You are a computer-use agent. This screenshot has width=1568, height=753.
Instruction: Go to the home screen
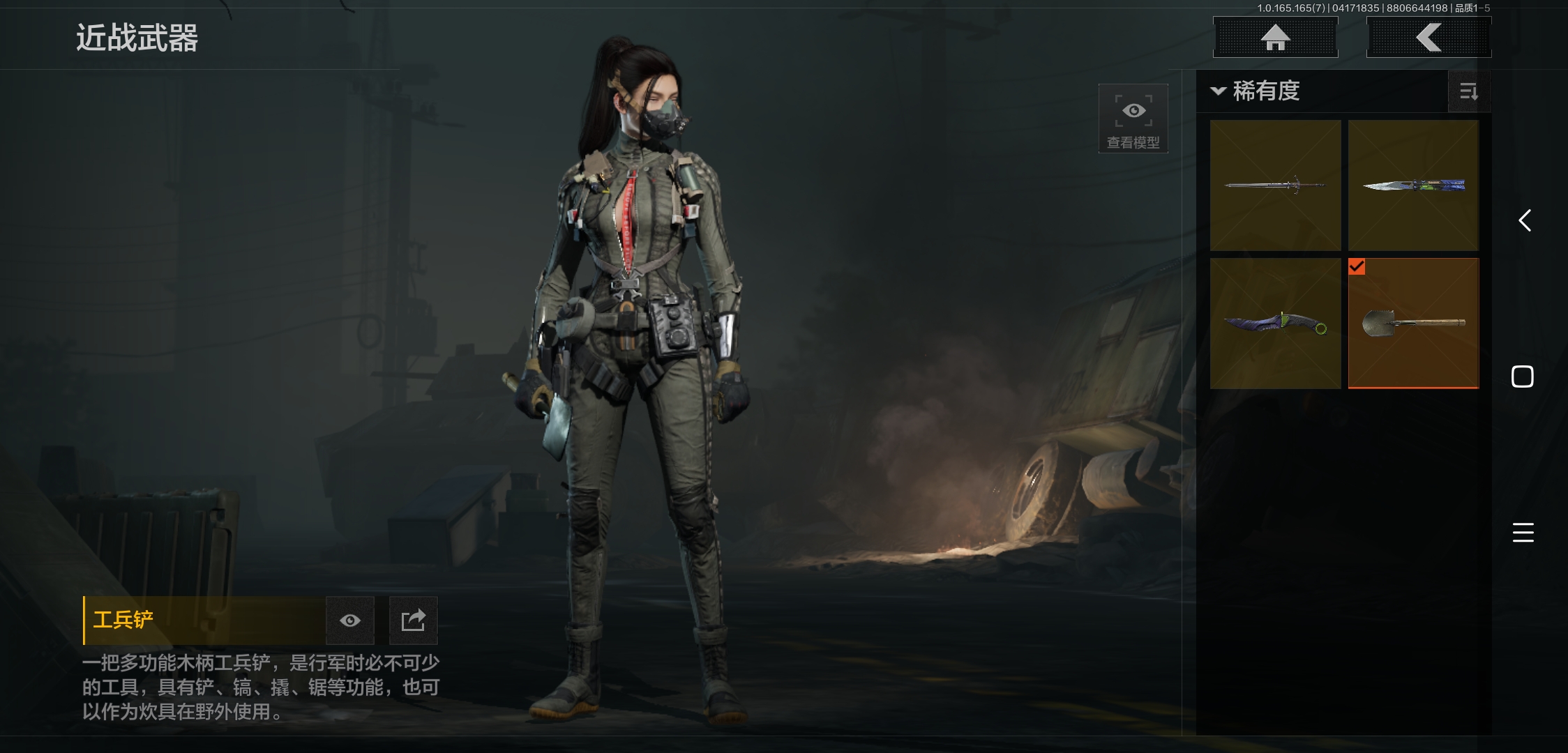(1275, 38)
